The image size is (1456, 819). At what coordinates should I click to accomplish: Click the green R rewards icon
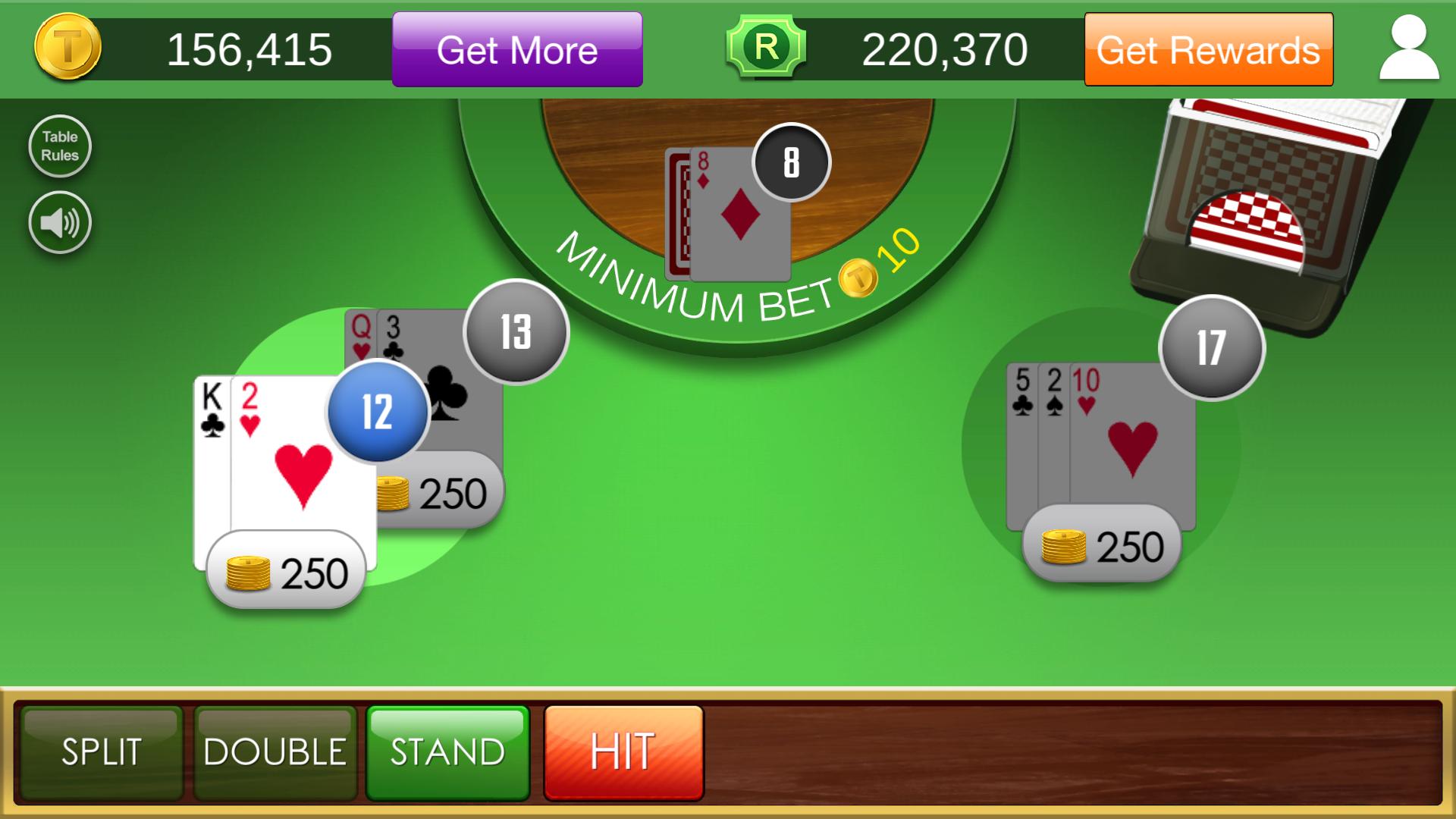[768, 49]
